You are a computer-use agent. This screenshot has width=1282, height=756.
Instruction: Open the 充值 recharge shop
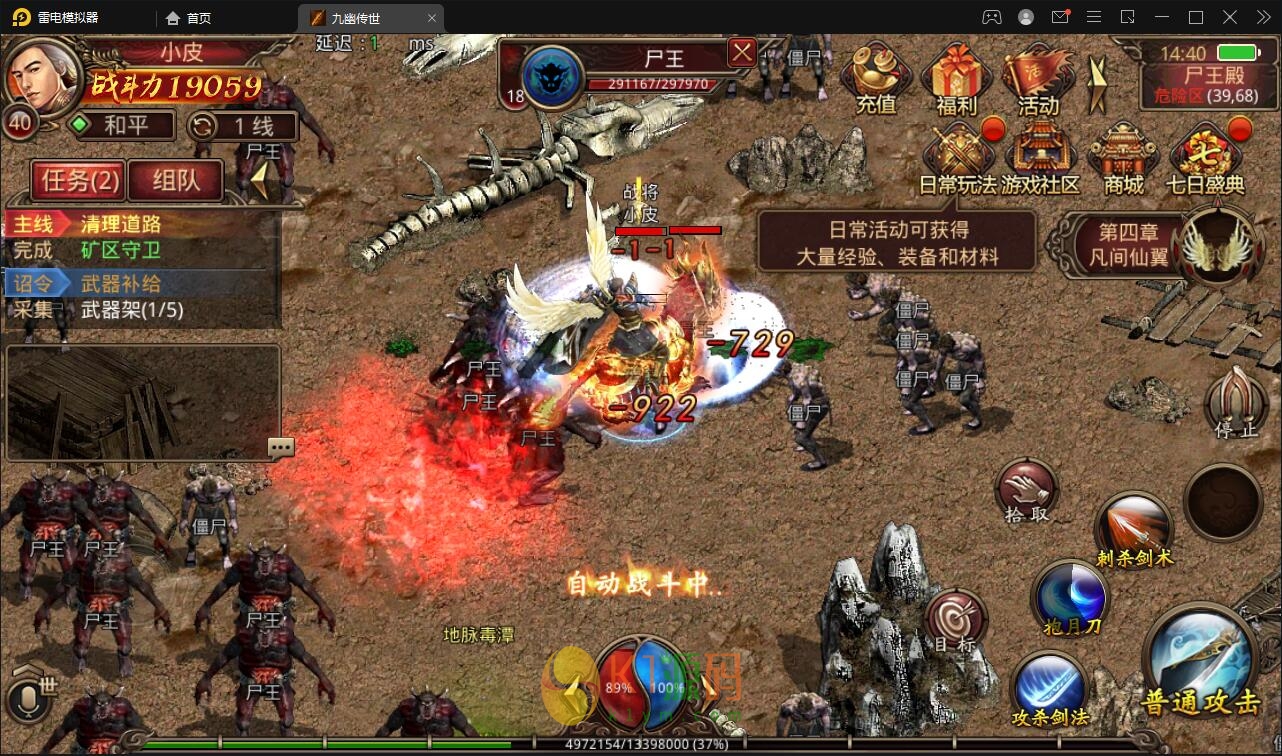pos(876,78)
